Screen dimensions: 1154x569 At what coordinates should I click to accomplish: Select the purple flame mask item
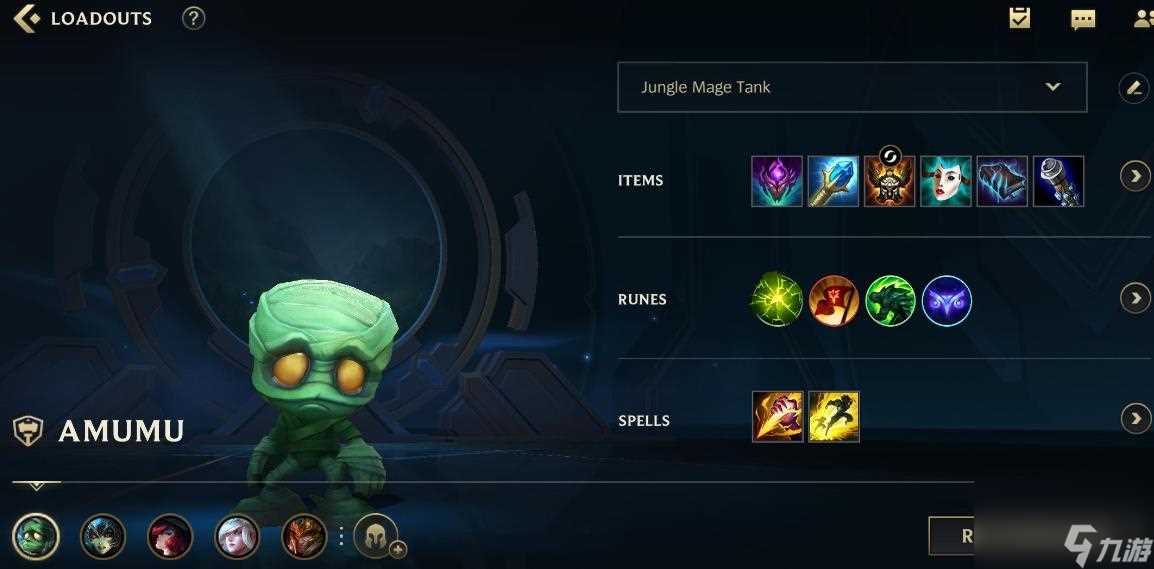[777, 181]
